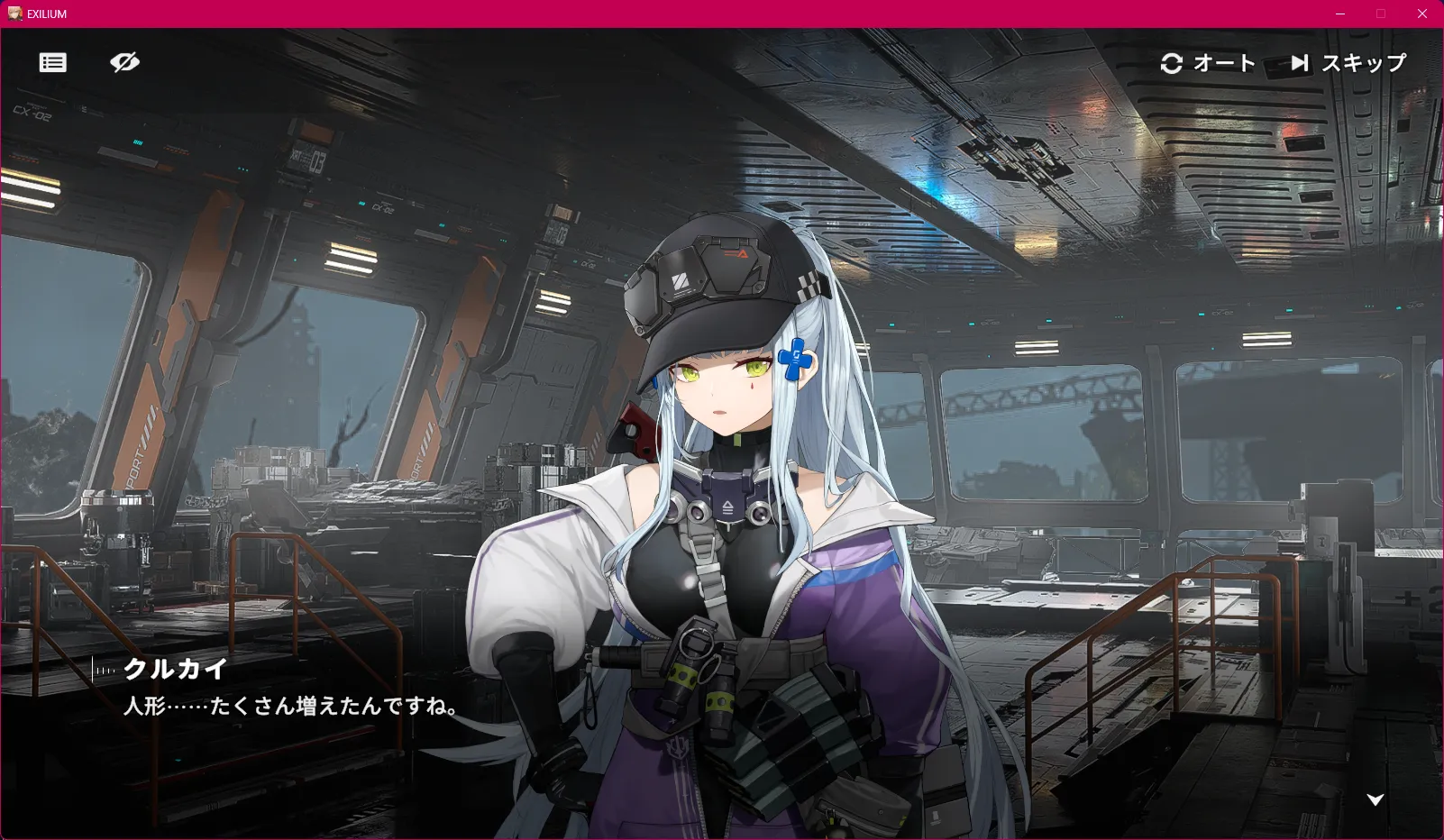Click the dialogue text to continue
Image resolution: width=1444 pixels, height=840 pixels.
[289, 709]
